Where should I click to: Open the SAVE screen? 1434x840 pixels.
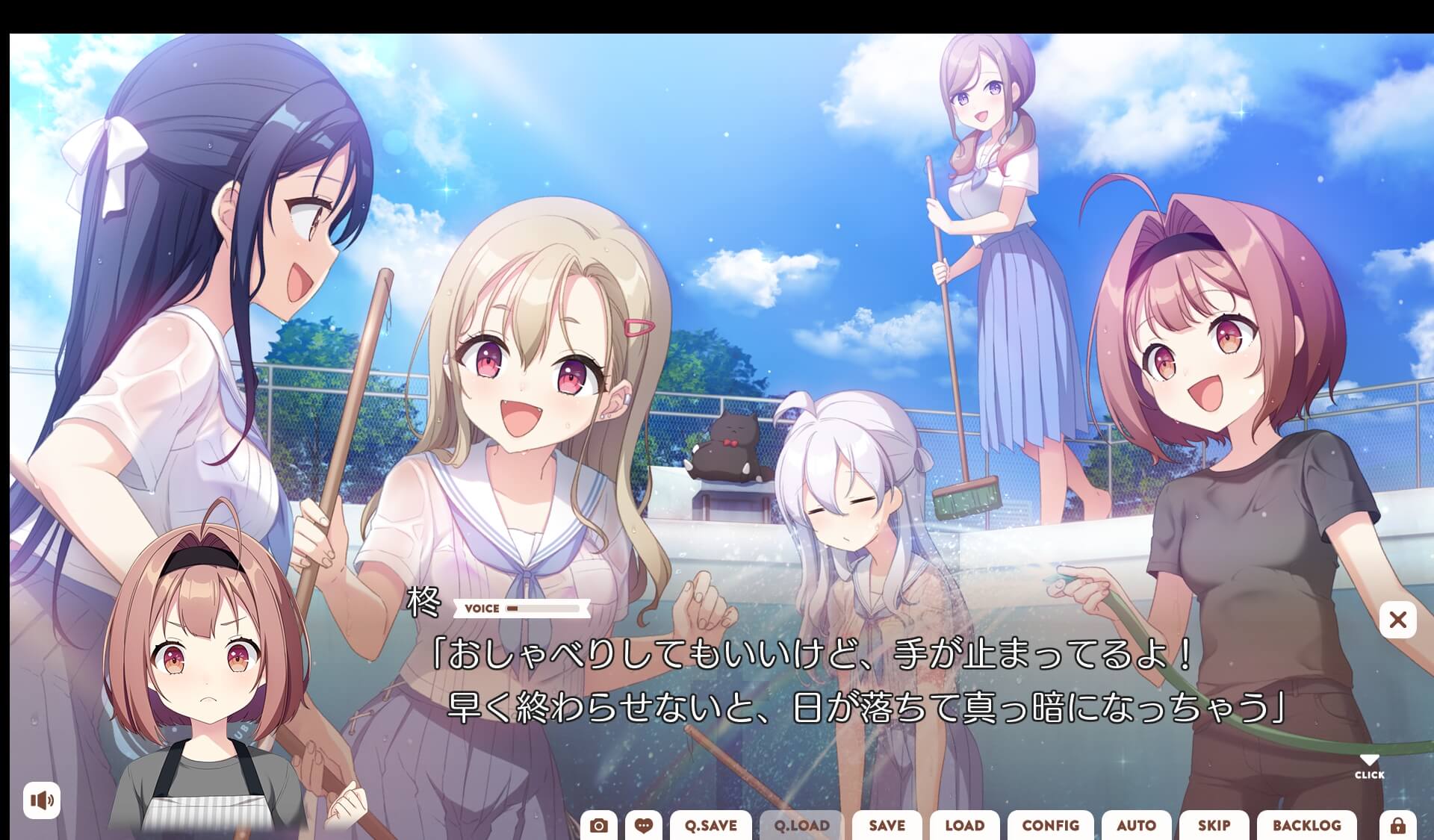click(x=886, y=826)
